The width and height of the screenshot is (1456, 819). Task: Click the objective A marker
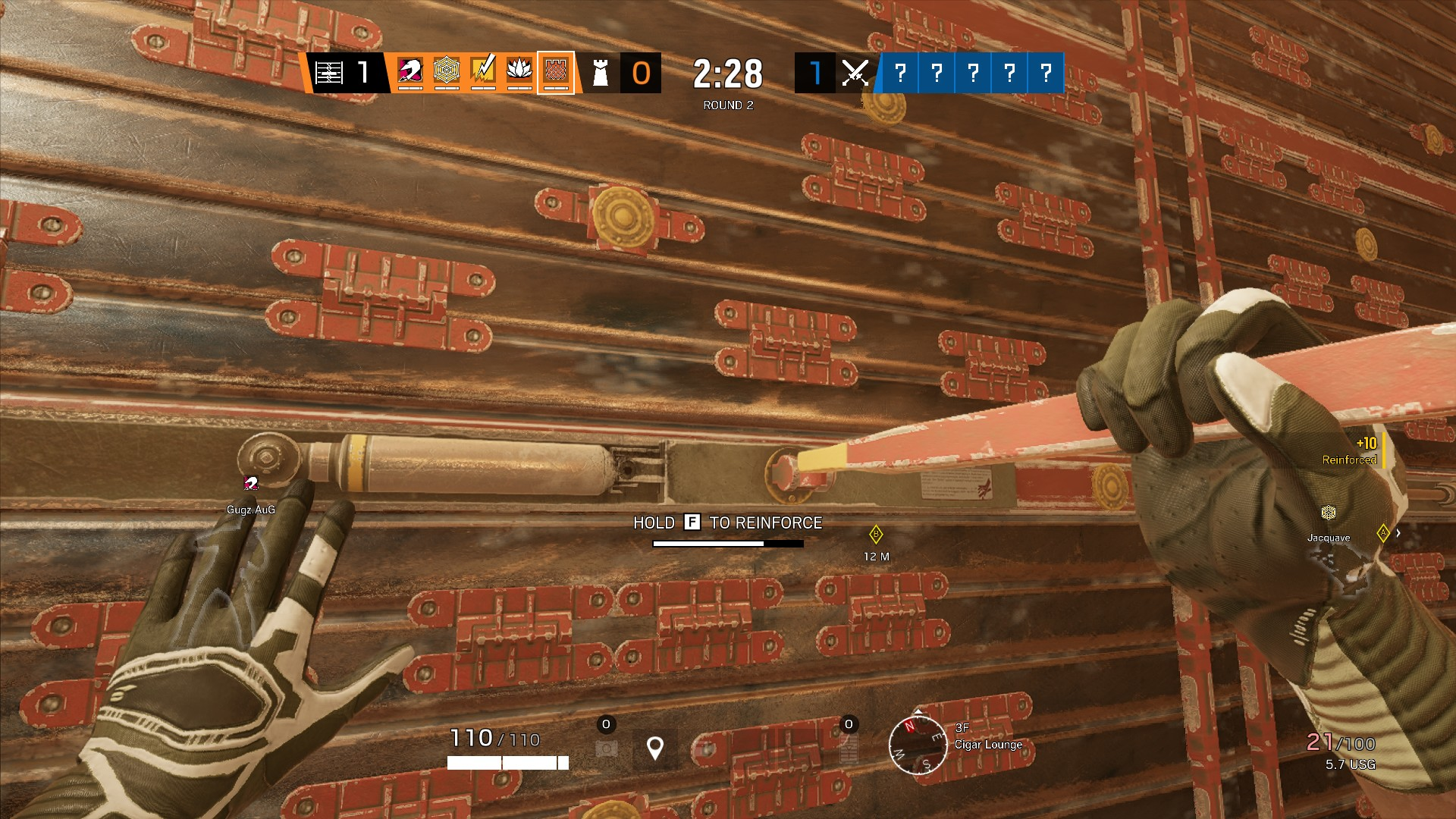[1383, 533]
